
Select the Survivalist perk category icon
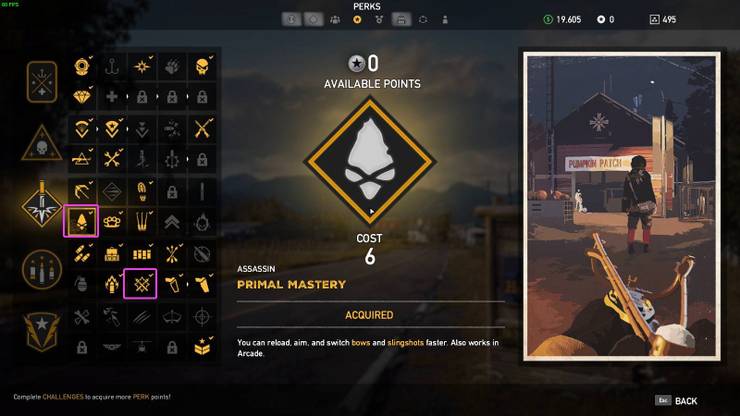coord(44,82)
